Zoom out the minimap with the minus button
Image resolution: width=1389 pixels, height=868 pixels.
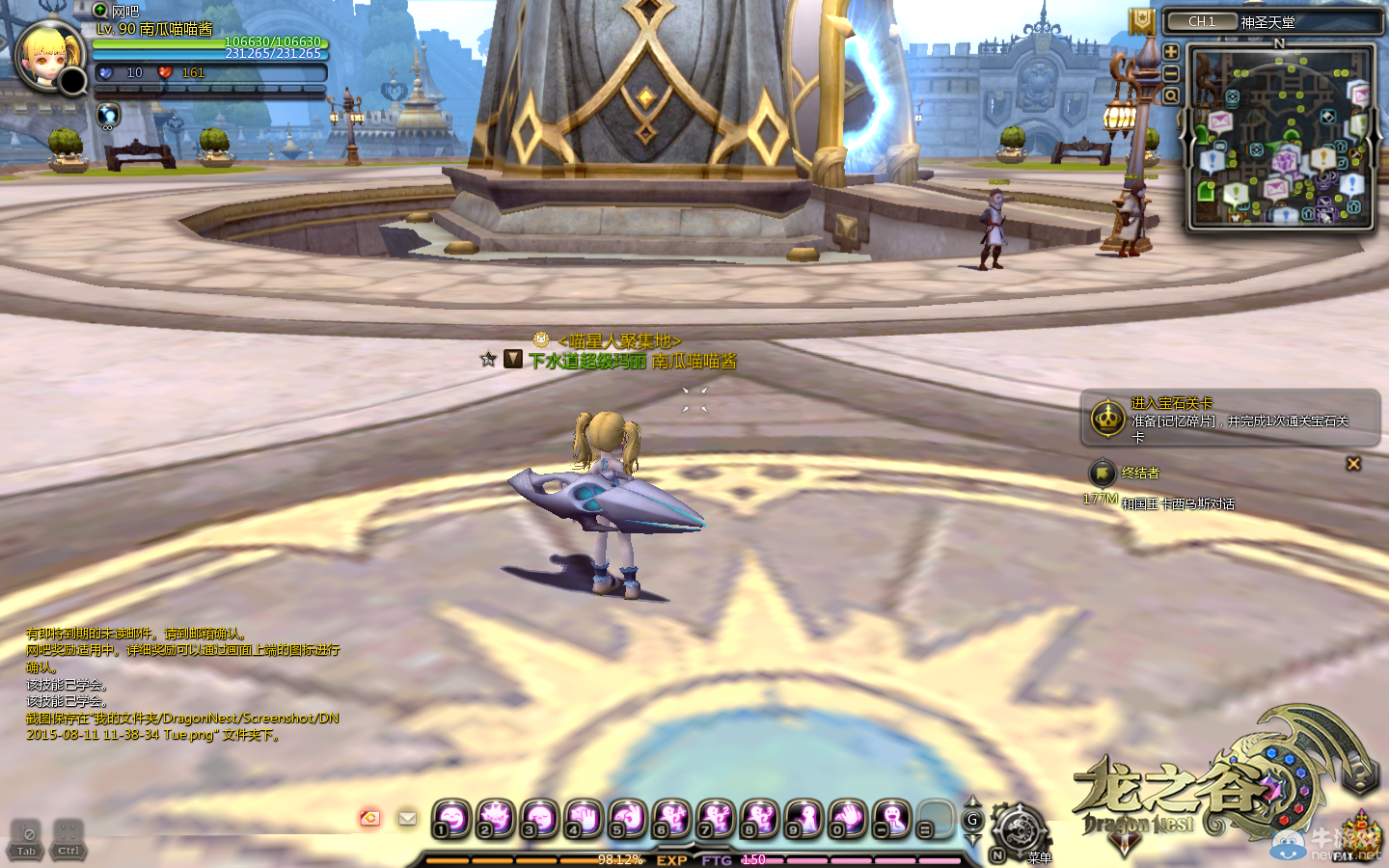click(x=1171, y=73)
